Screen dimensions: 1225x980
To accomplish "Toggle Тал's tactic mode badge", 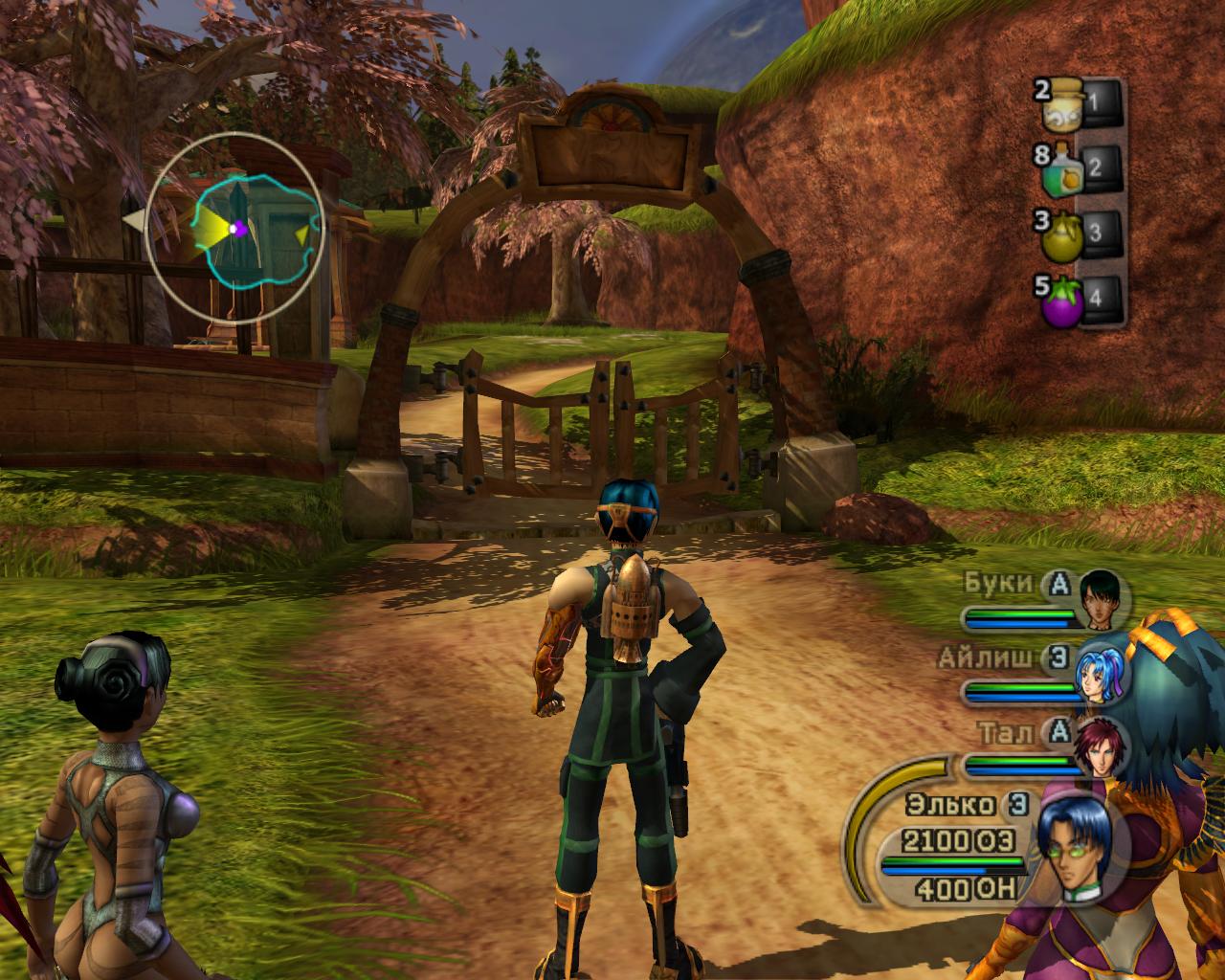I will pos(1058,732).
